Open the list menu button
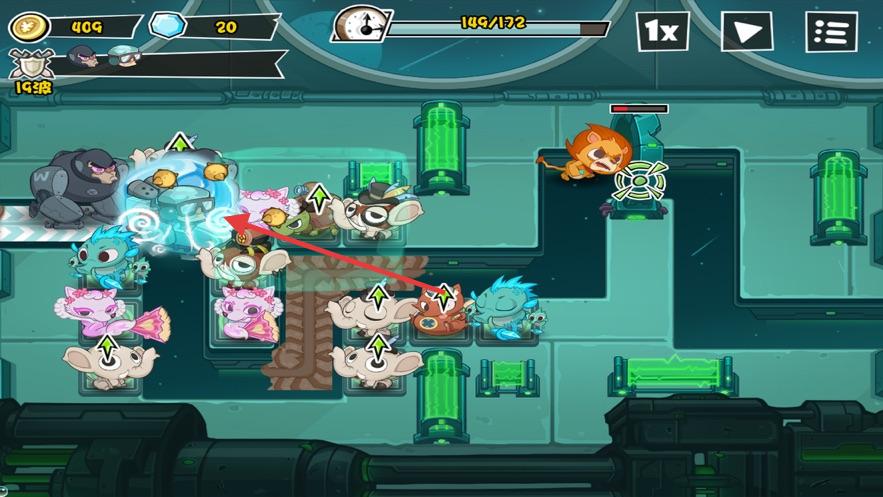 pyautogui.click(x=831, y=32)
